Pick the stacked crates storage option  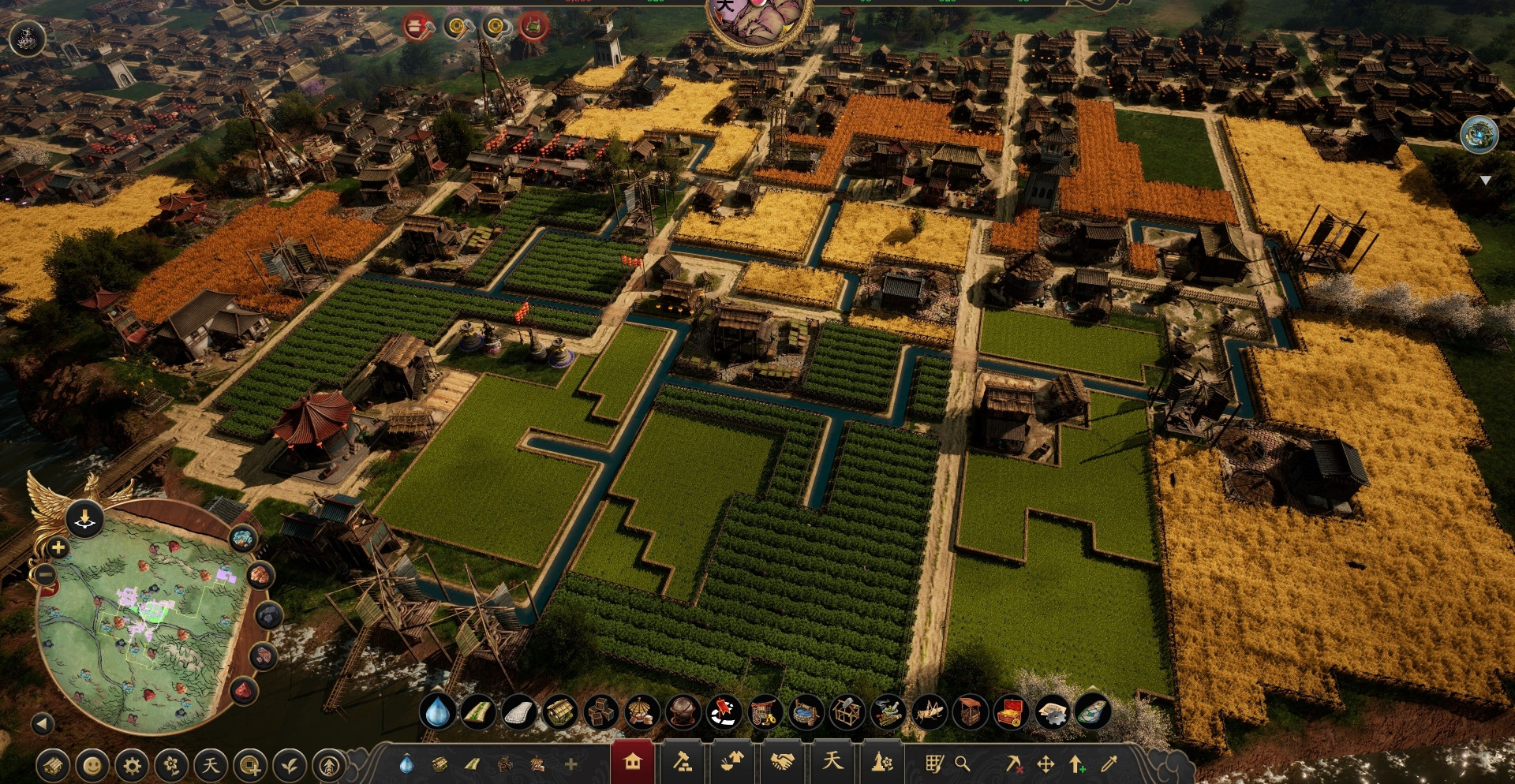(x=601, y=712)
